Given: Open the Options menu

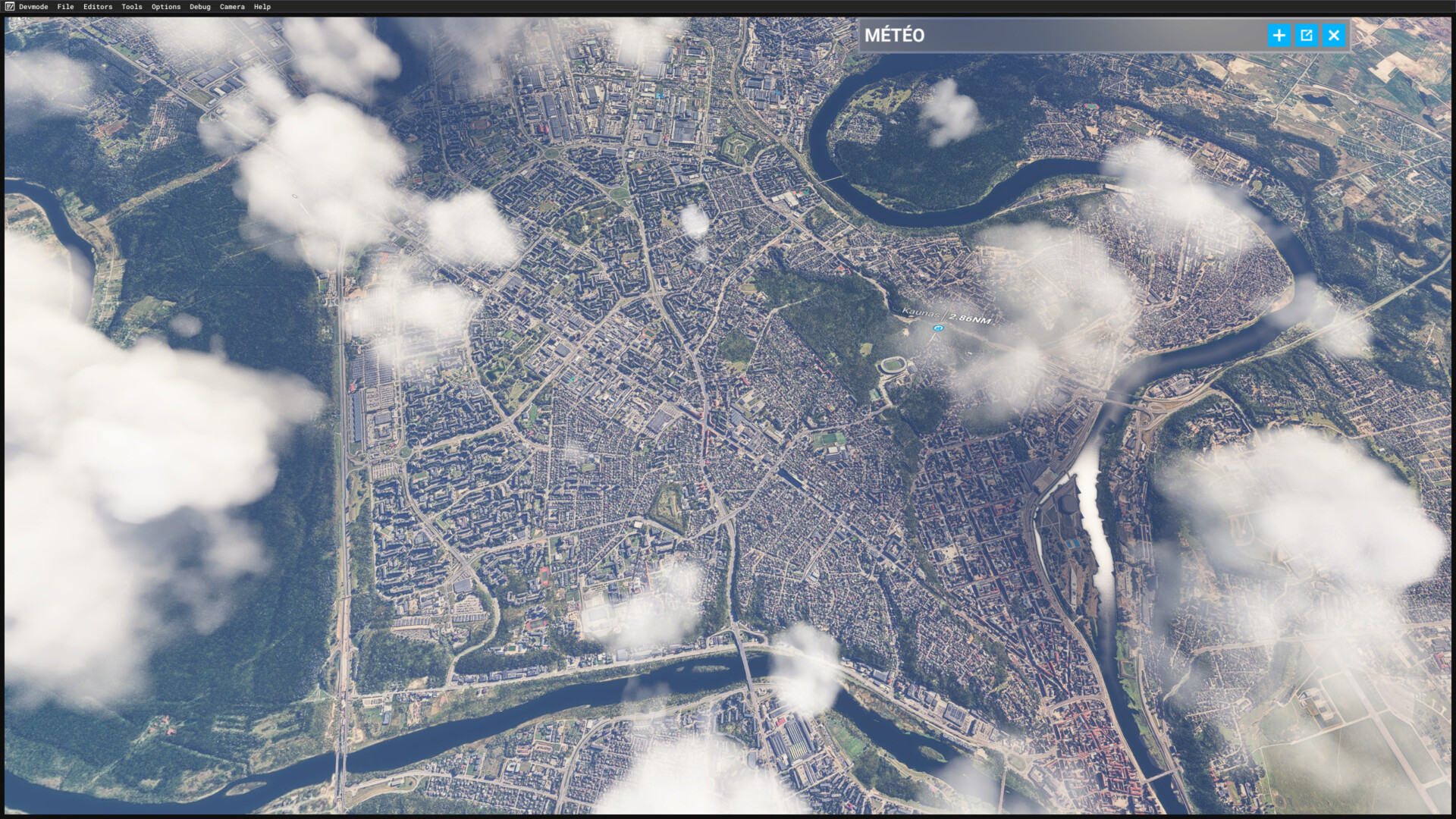Looking at the screenshot, I should (x=165, y=7).
